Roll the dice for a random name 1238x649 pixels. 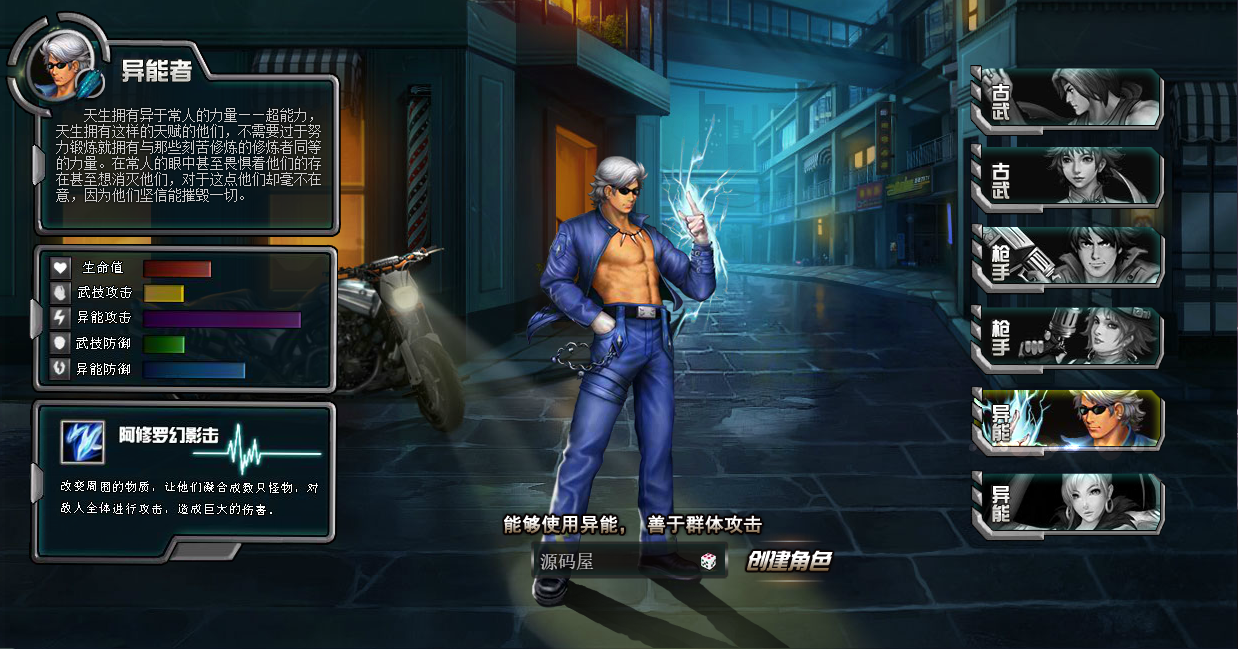coord(708,562)
